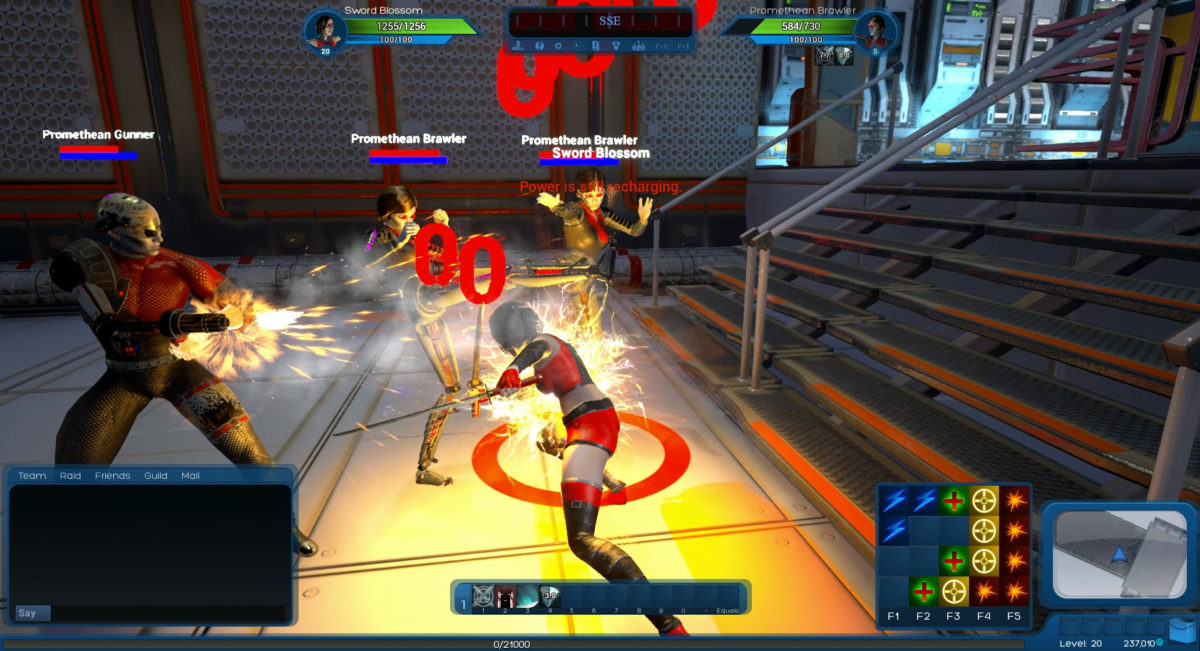Open the help question mark icon
Viewport: 1200px width, 651px height.
point(539,46)
